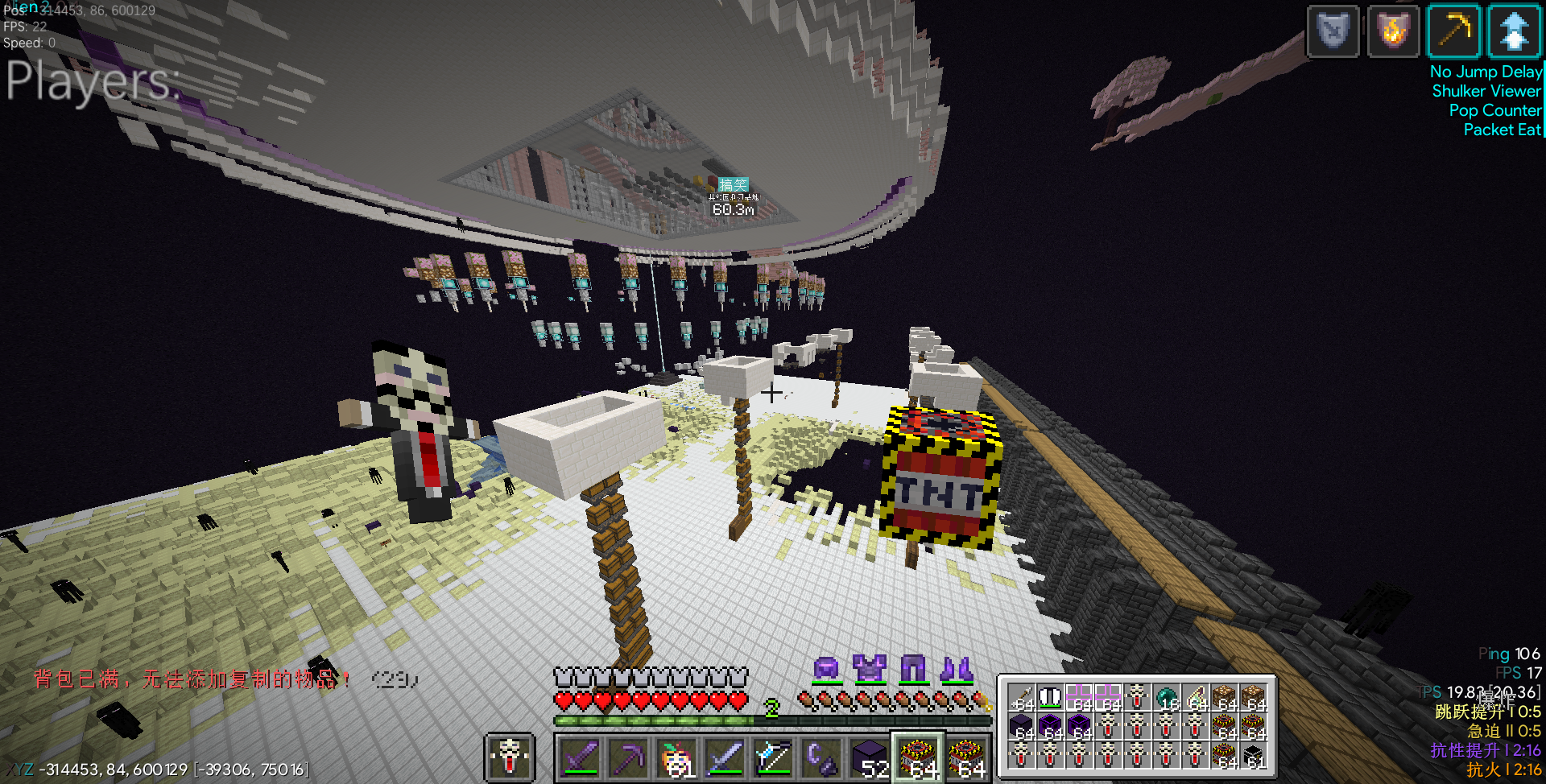Select the obsidian stack in the inventory
This screenshot has width=1546, height=784.
1022,727
